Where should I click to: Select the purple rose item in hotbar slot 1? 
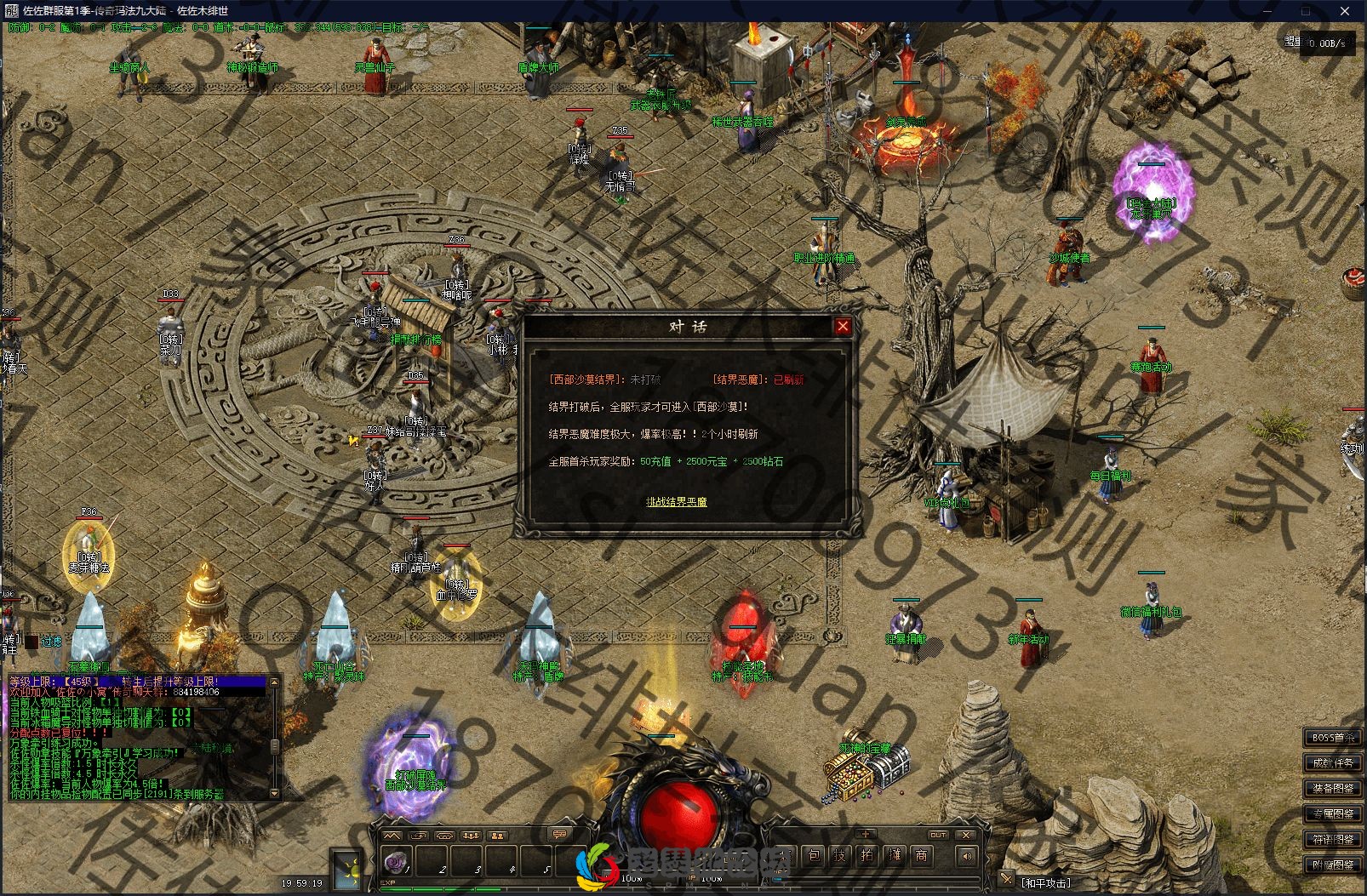[x=397, y=862]
